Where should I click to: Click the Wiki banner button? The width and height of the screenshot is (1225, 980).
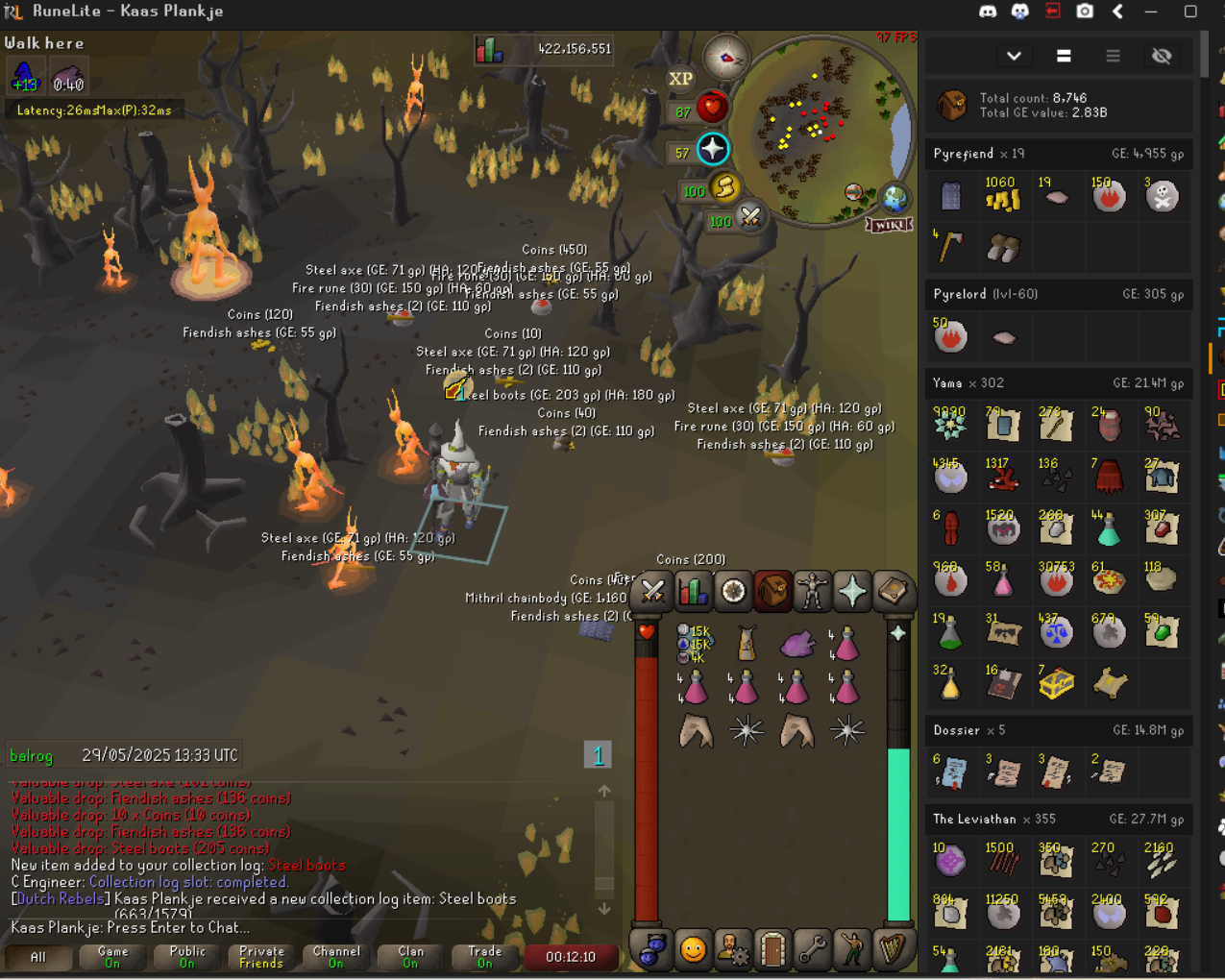click(888, 225)
